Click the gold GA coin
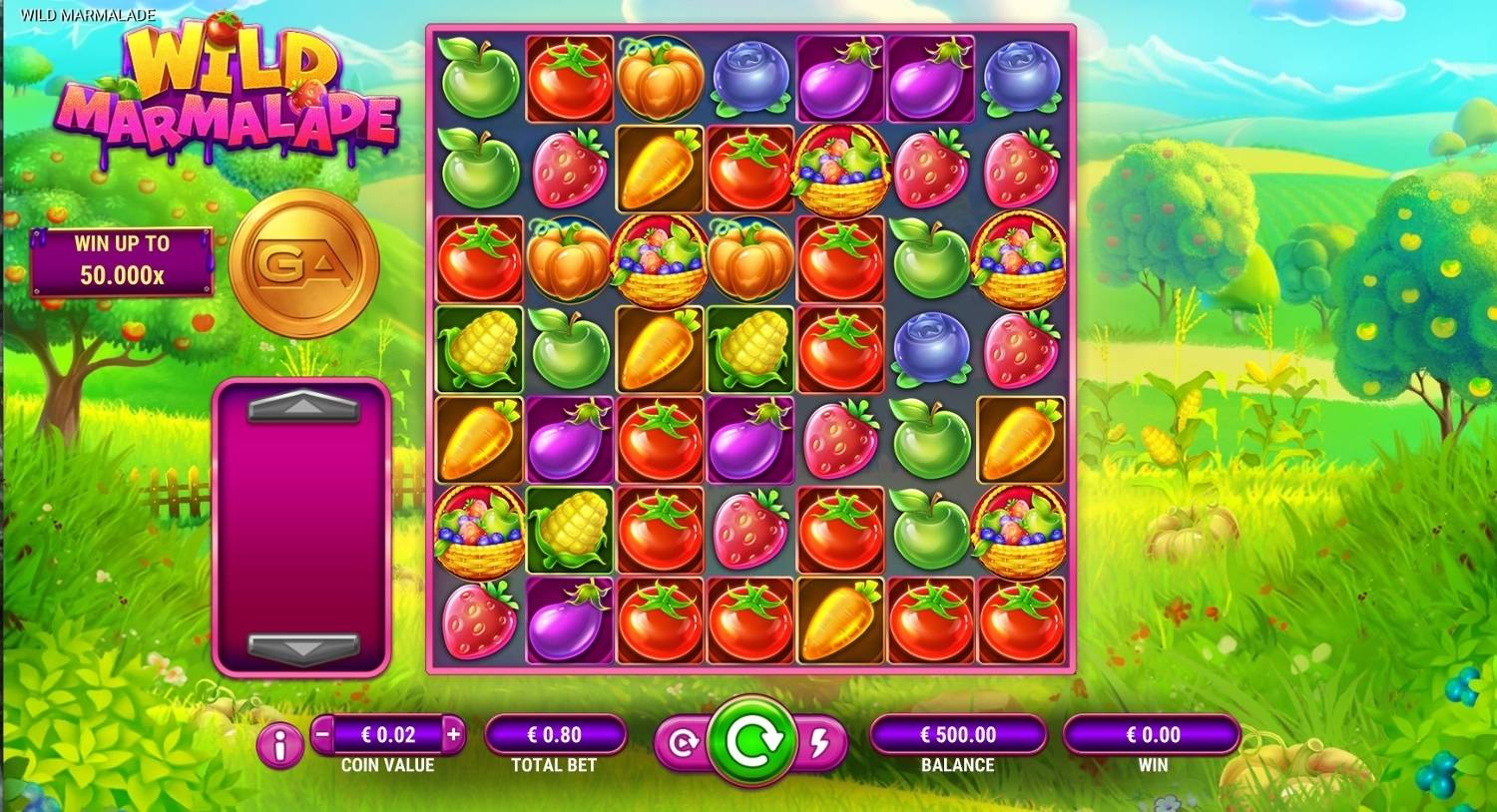This screenshot has width=1497, height=812. click(304, 263)
